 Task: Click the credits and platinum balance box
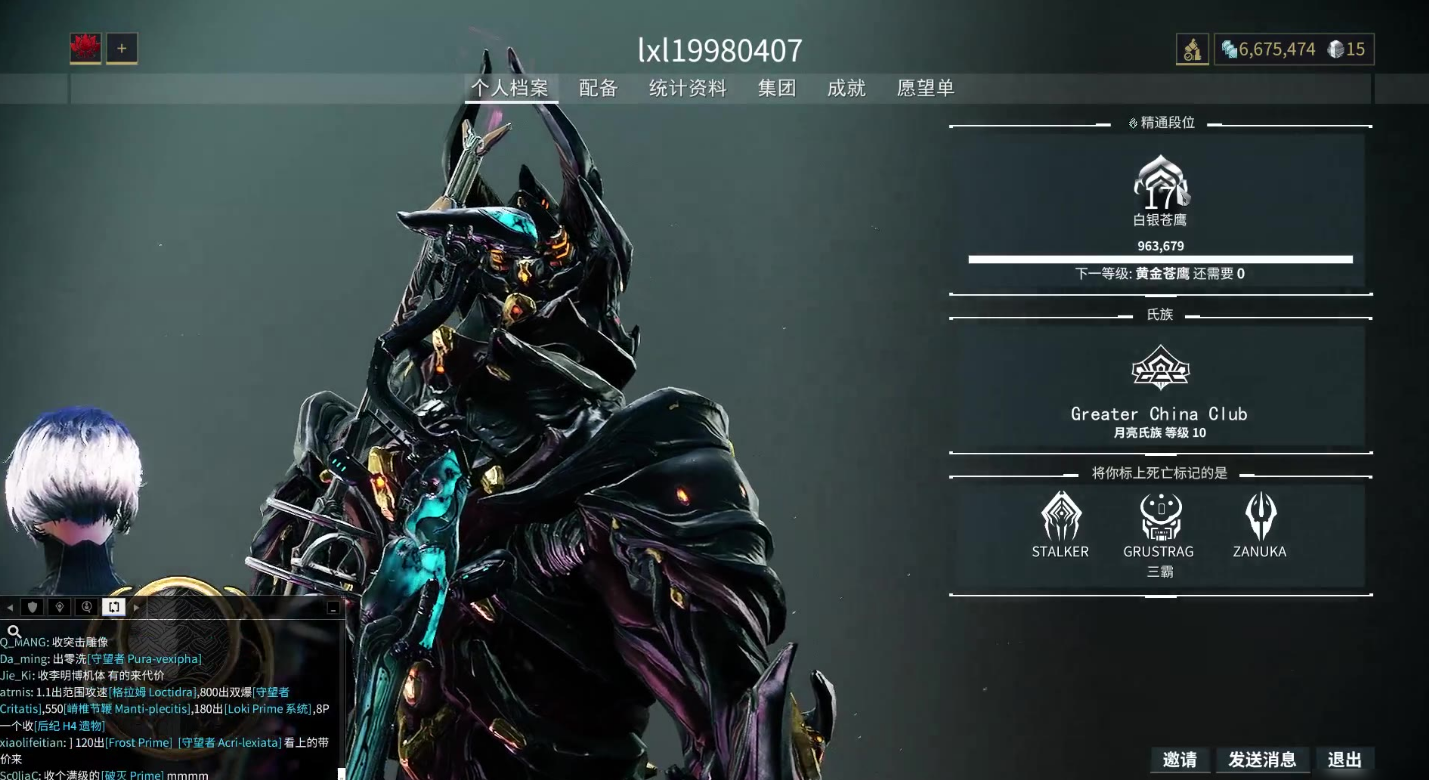[x=1294, y=50]
